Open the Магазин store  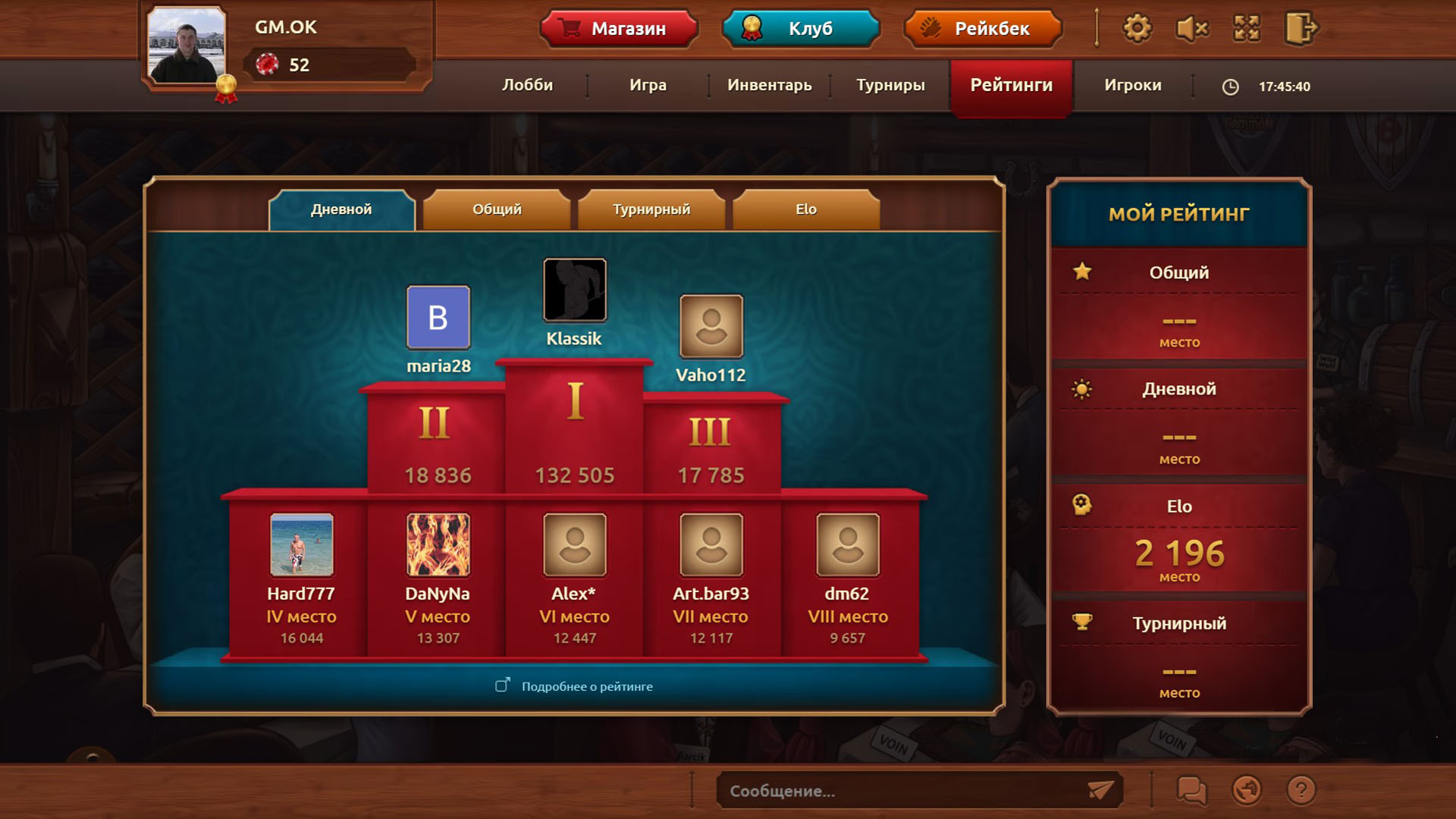[x=619, y=29]
